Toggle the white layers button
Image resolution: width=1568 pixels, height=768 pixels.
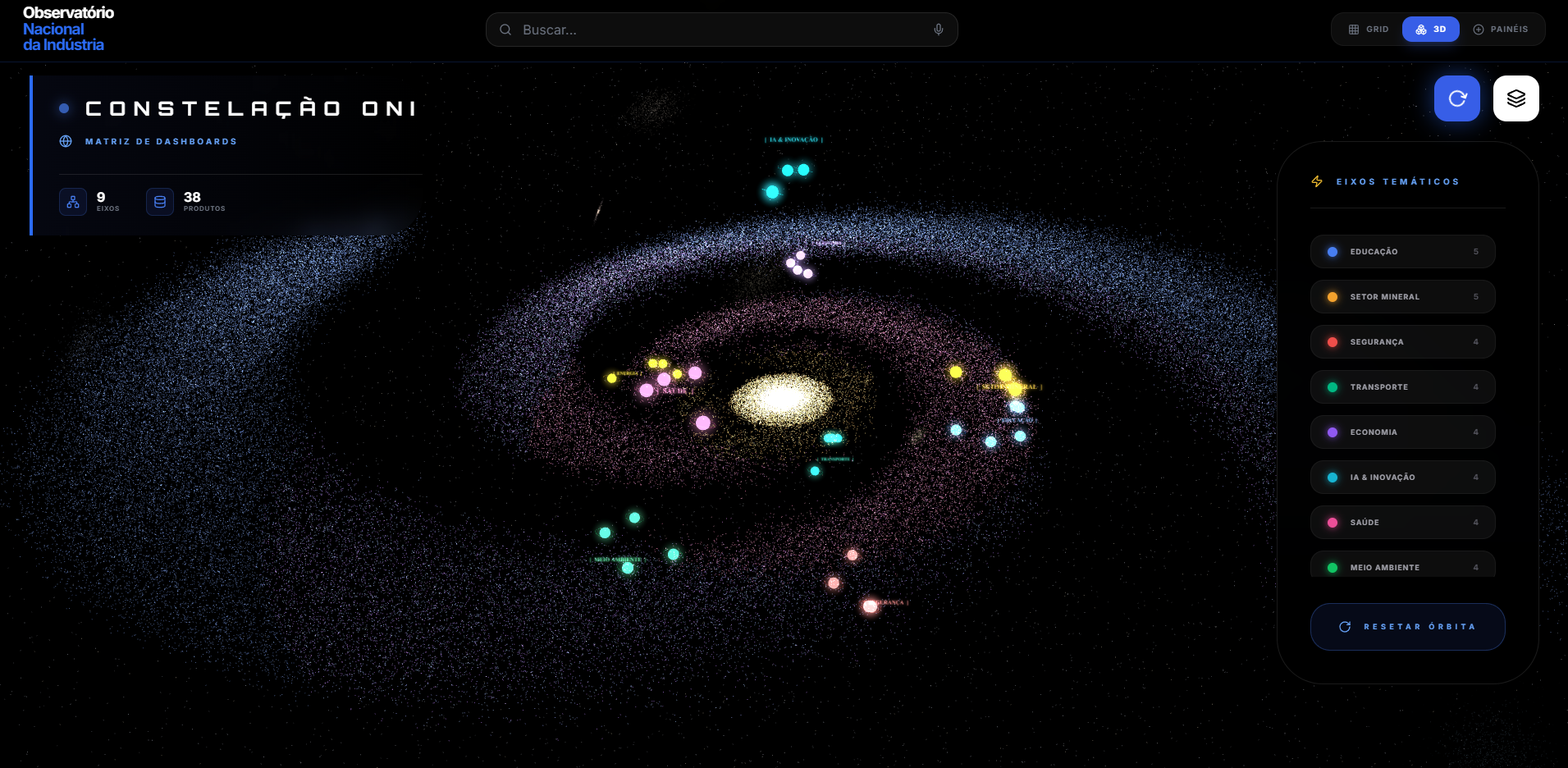1515,98
